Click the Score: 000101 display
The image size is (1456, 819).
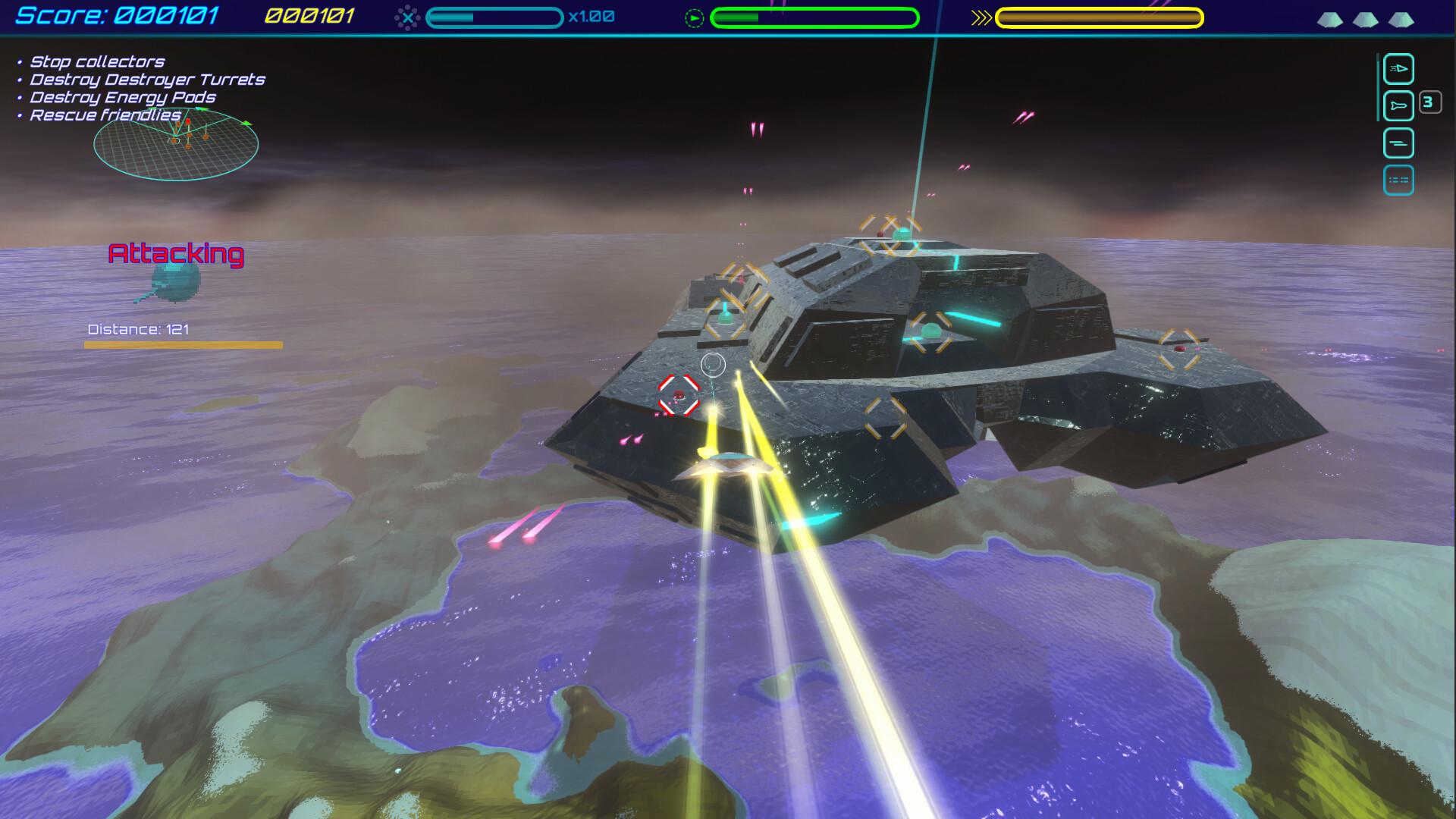pyautogui.click(x=116, y=14)
